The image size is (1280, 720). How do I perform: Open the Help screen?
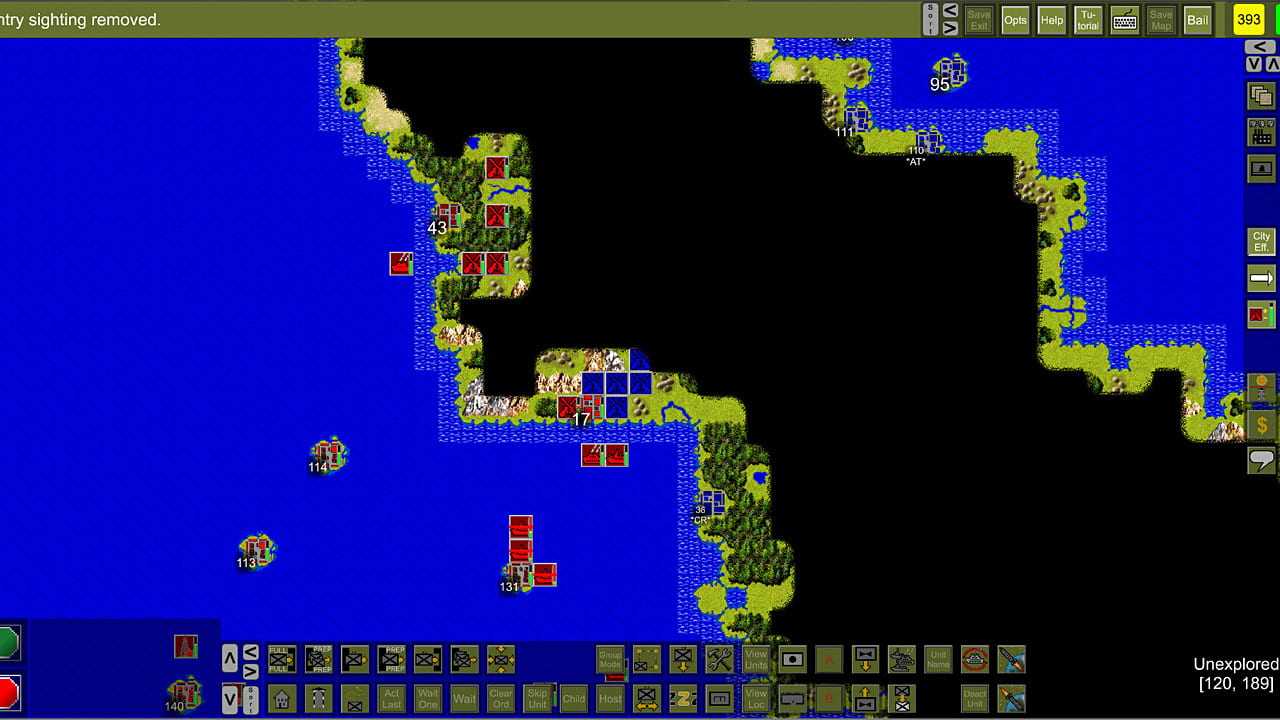(x=1051, y=20)
